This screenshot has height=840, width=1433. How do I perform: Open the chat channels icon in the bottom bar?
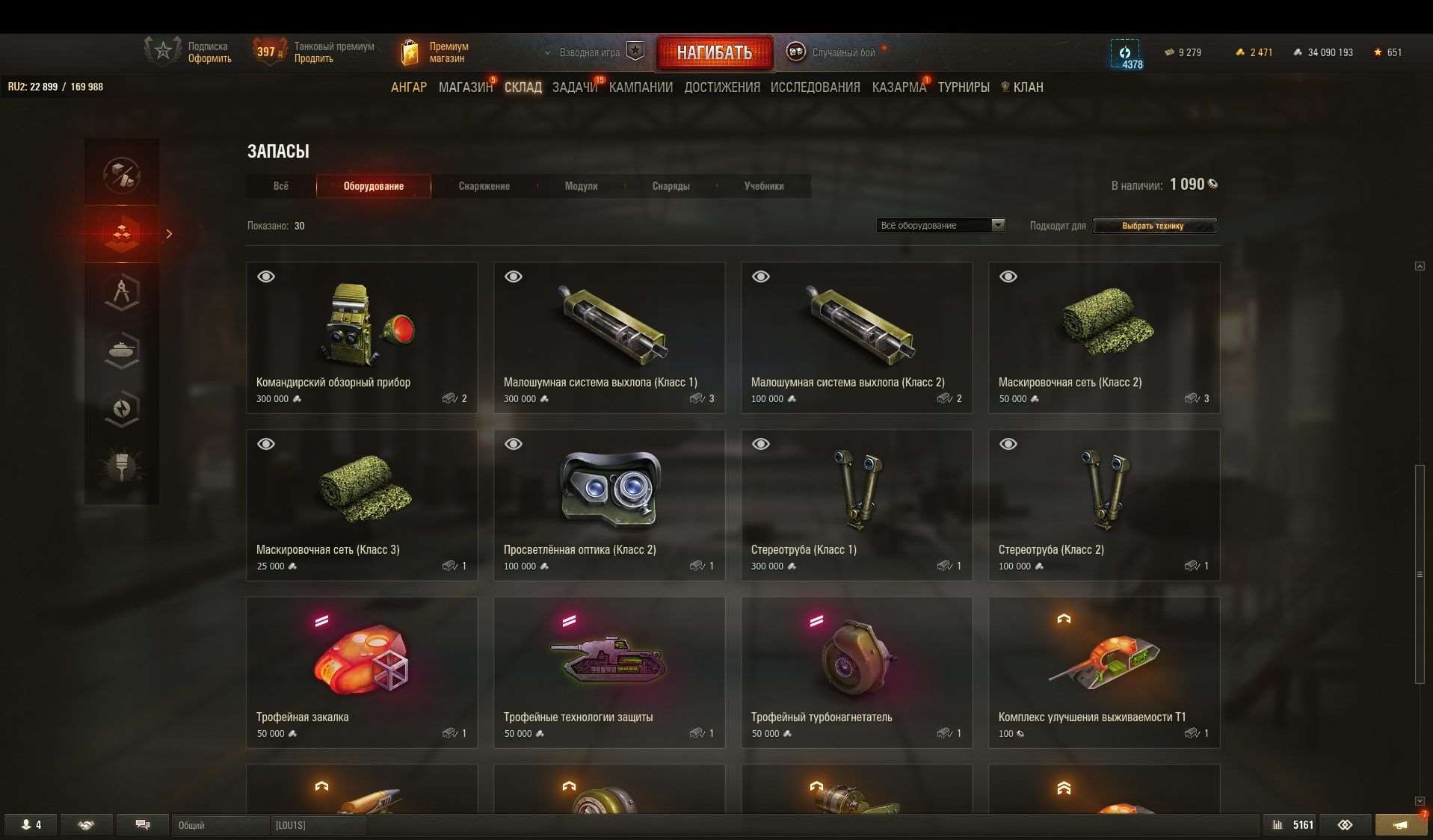142,824
